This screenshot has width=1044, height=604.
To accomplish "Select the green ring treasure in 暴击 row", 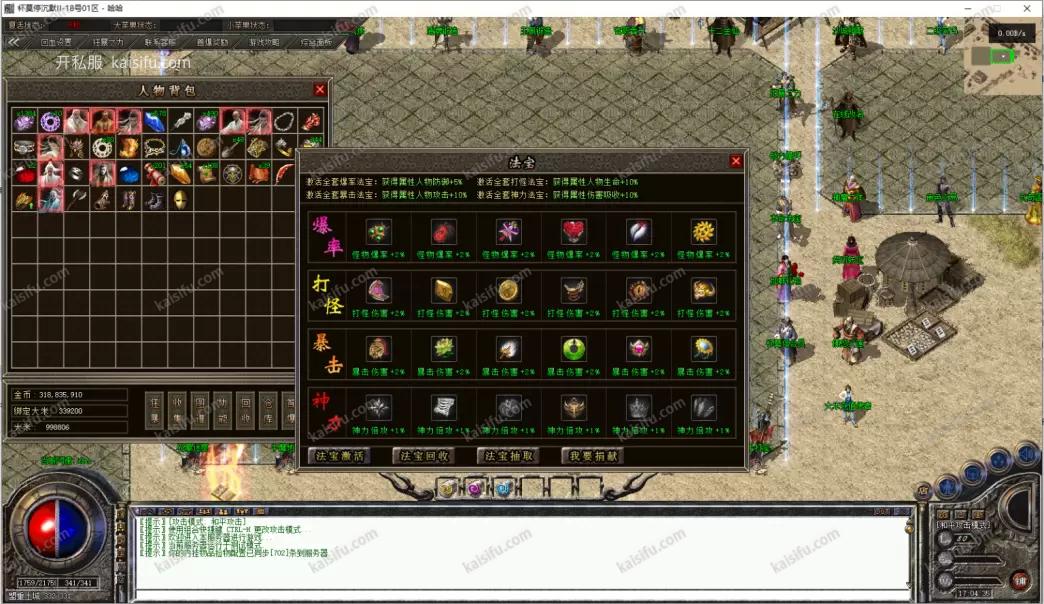I will point(574,349).
